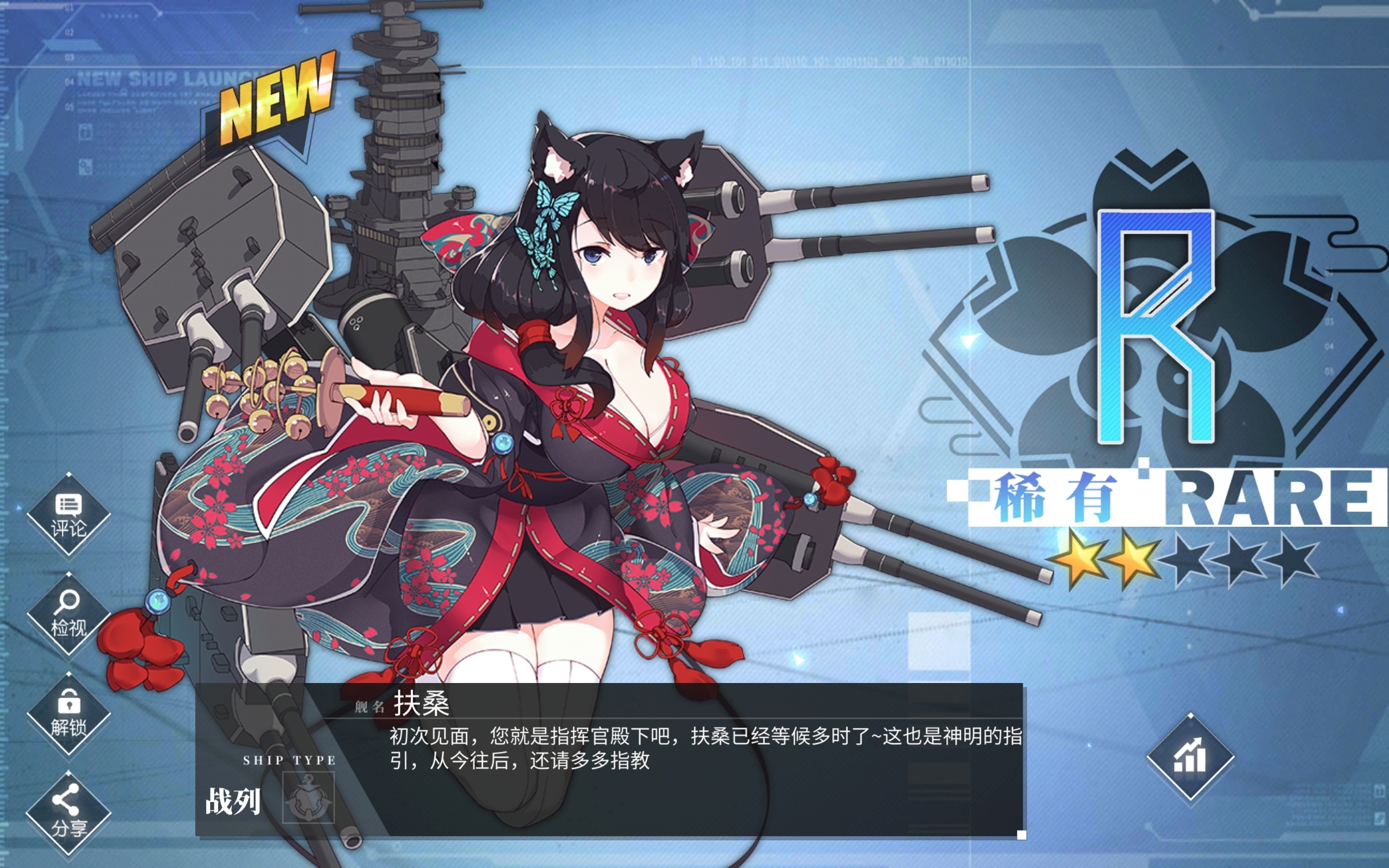Share the ship via 分享 button
This screenshot has width=1389, height=868.
pyautogui.click(x=68, y=813)
